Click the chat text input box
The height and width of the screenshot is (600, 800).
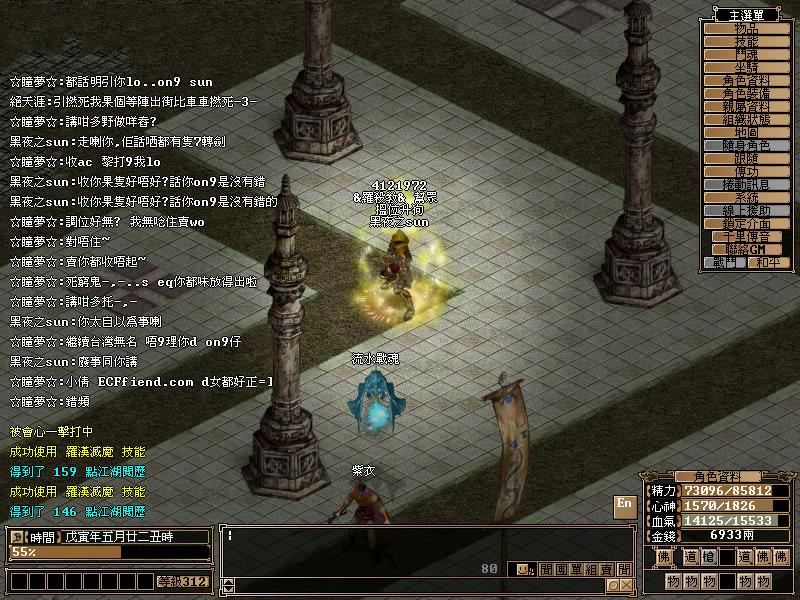point(400,545)
